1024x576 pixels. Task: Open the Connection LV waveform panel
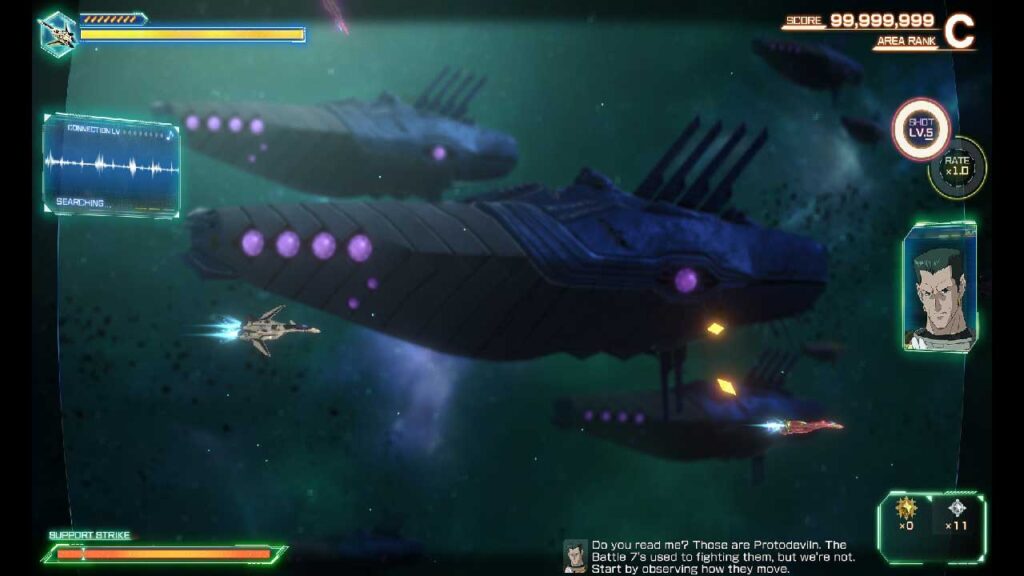pos(112,165)
